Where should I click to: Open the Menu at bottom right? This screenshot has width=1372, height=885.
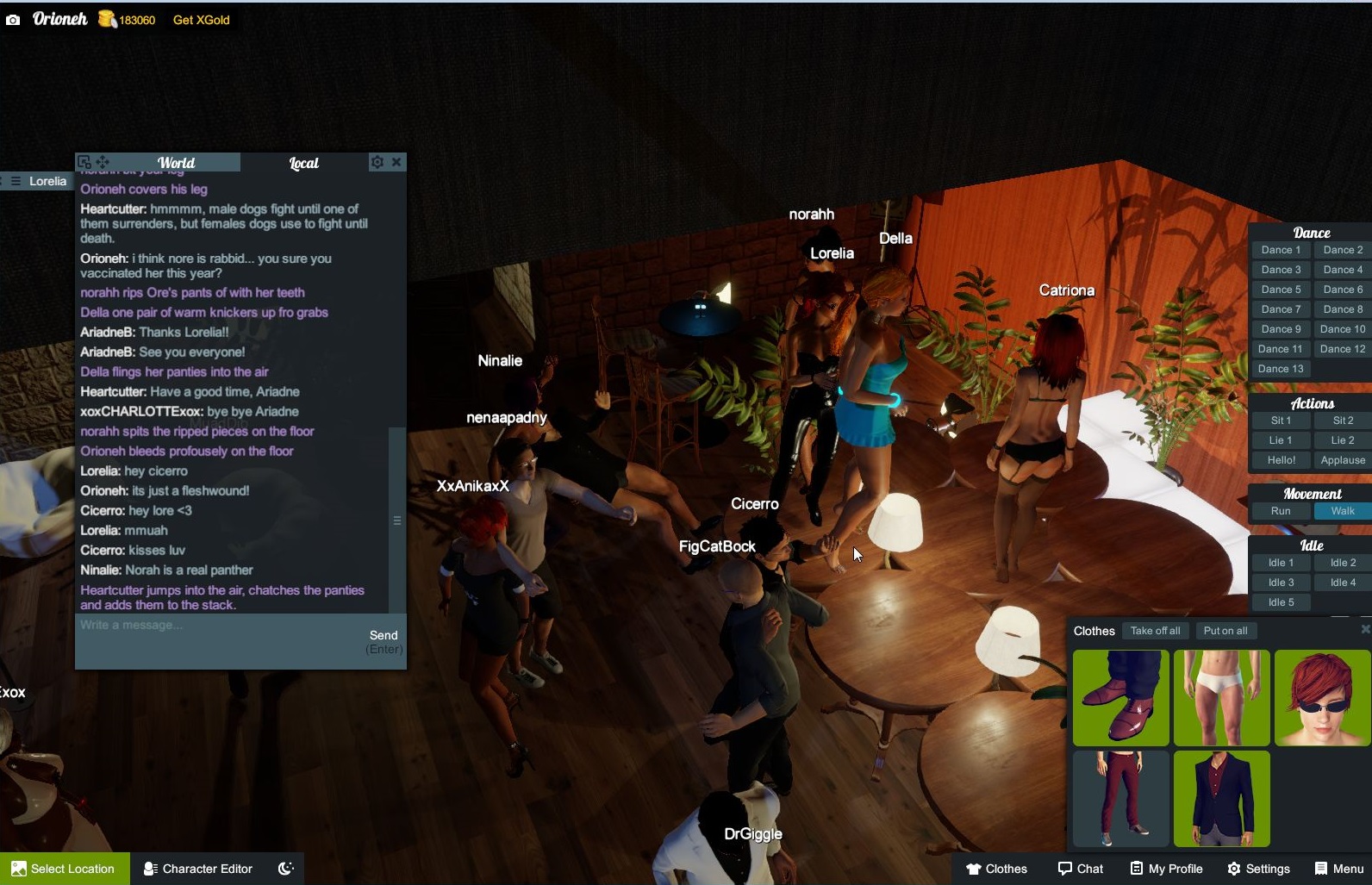(1339, 869)
